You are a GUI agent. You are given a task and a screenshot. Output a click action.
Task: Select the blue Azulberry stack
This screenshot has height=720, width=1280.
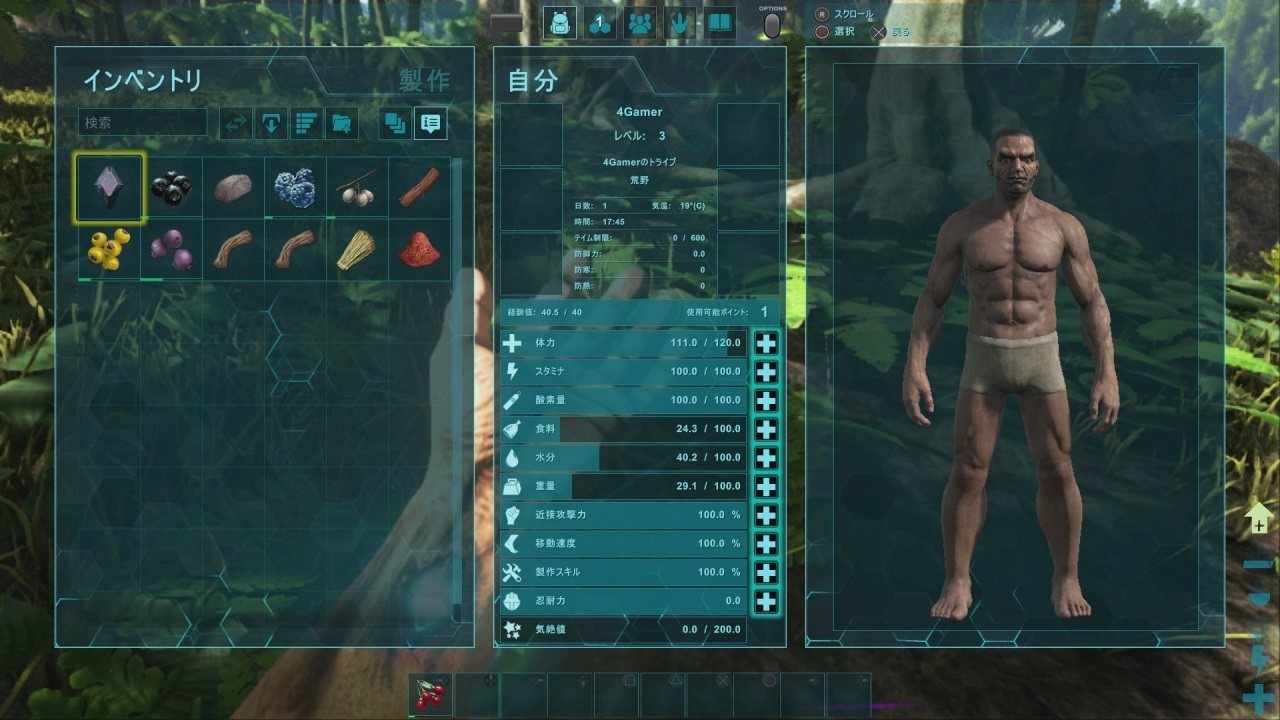tap(295, 186)
